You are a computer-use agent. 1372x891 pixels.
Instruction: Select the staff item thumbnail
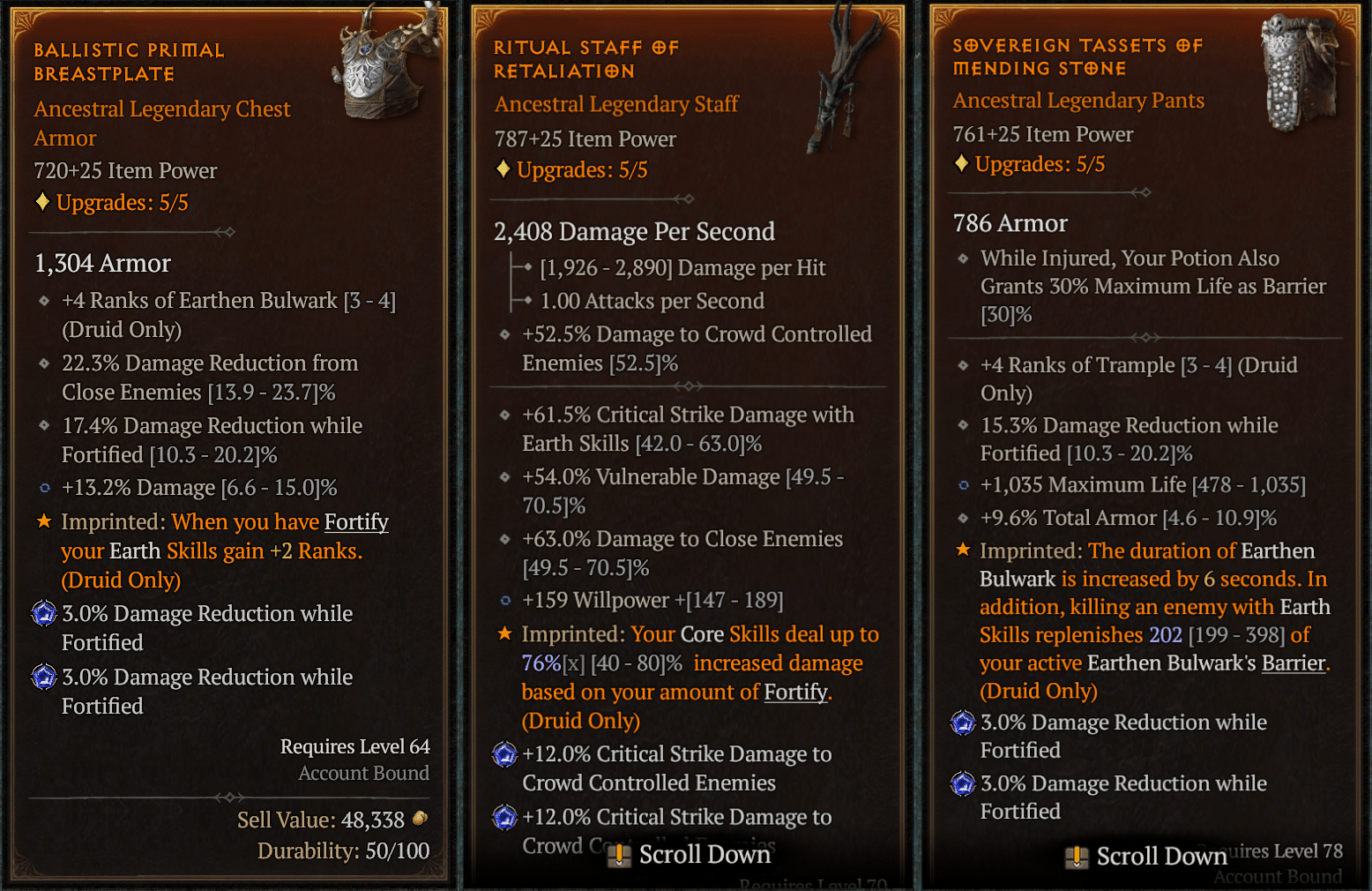(838, 79)
